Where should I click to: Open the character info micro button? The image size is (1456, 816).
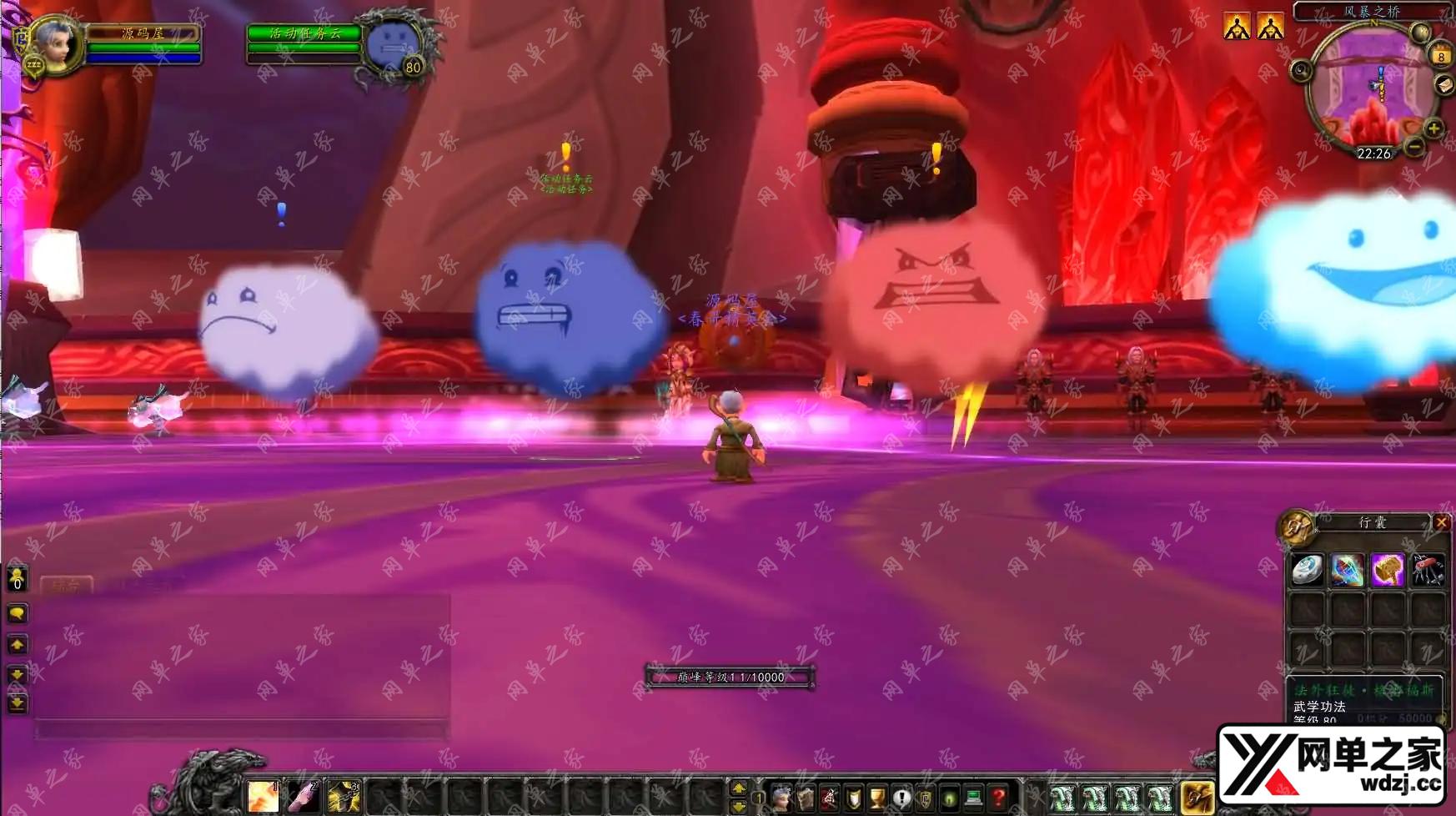[781, 798]
